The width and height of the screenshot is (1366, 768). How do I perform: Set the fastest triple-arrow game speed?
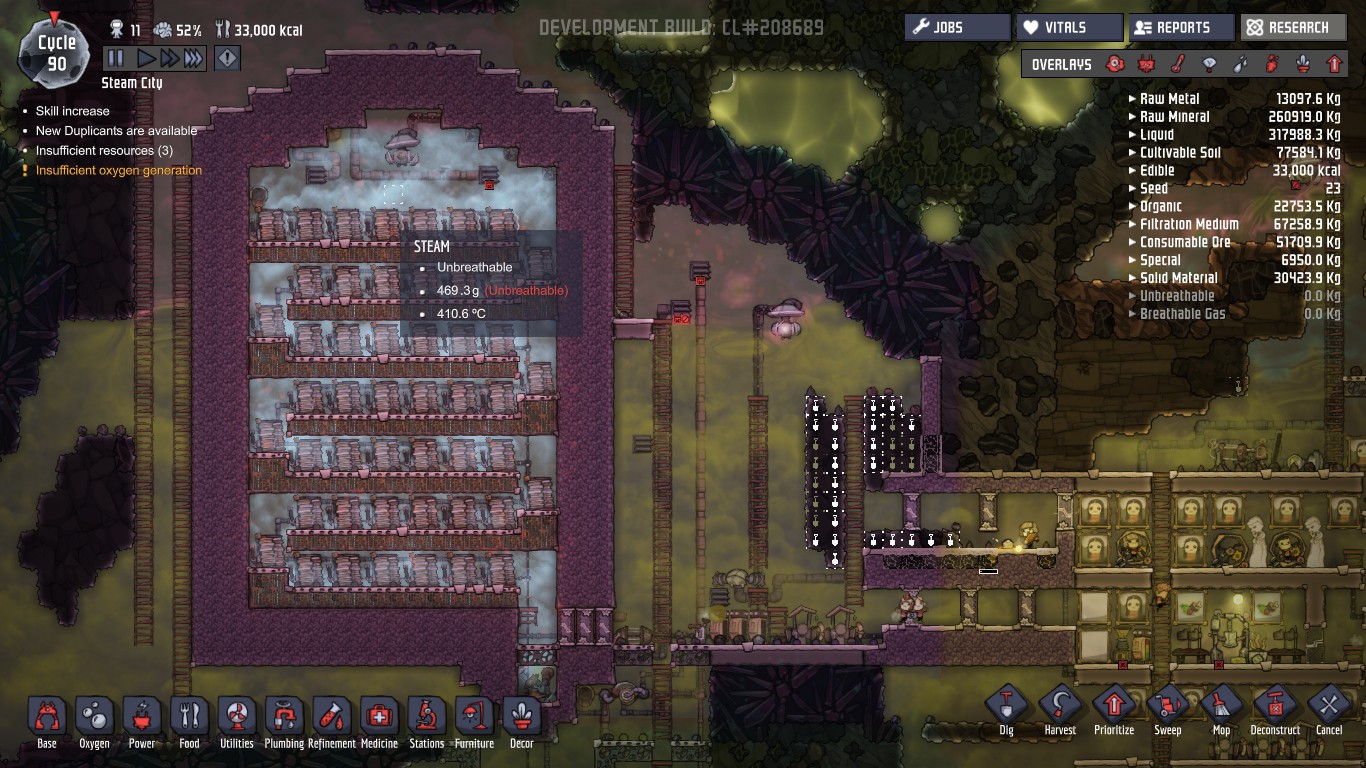194,59
